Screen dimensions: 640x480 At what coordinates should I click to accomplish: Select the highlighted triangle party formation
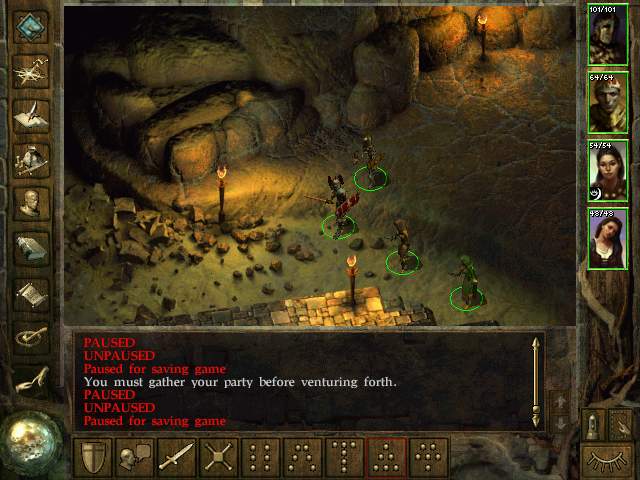click(x=386, y=456)
